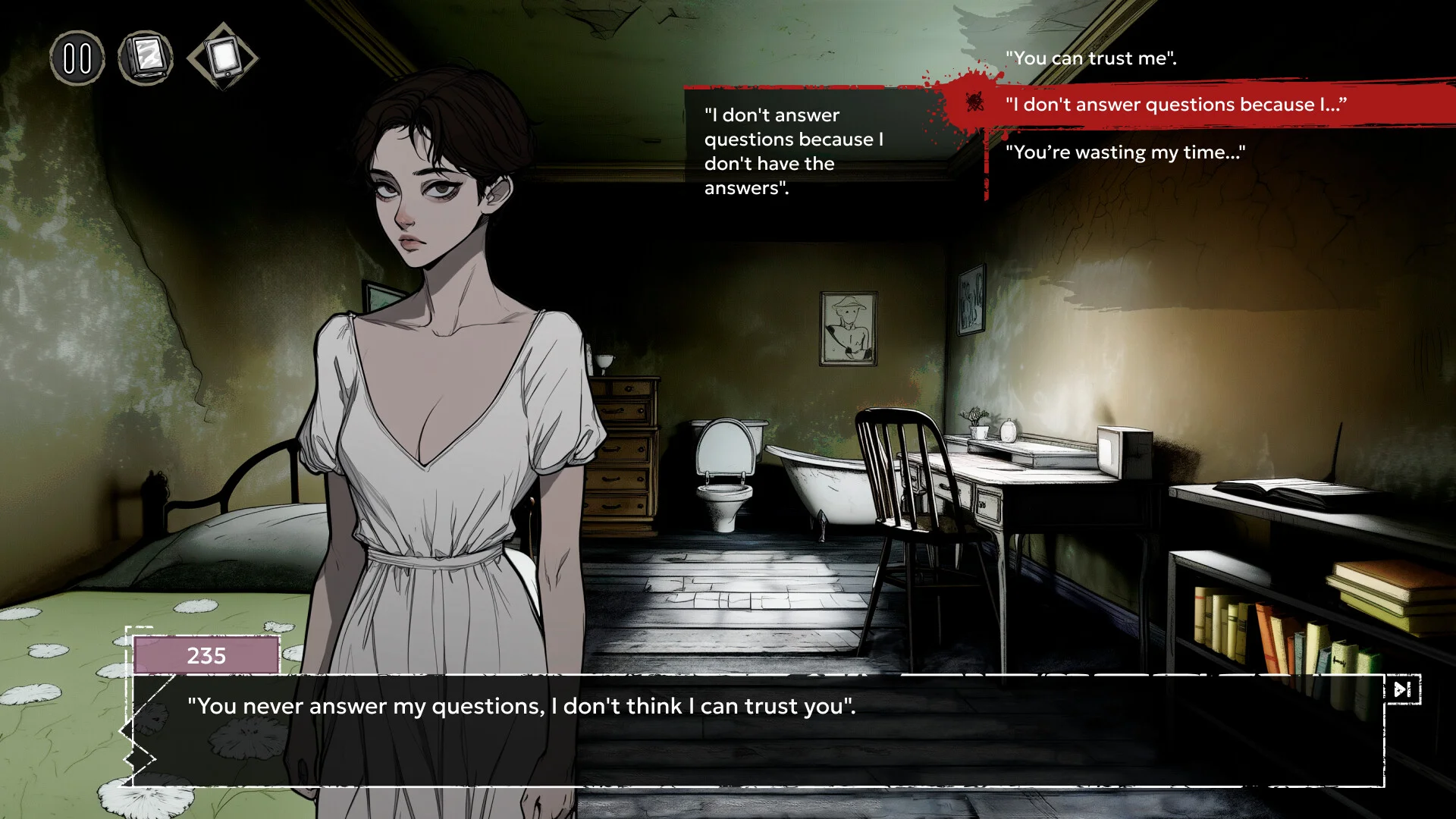Skip dialogue with the fast-forward button

1402,689
